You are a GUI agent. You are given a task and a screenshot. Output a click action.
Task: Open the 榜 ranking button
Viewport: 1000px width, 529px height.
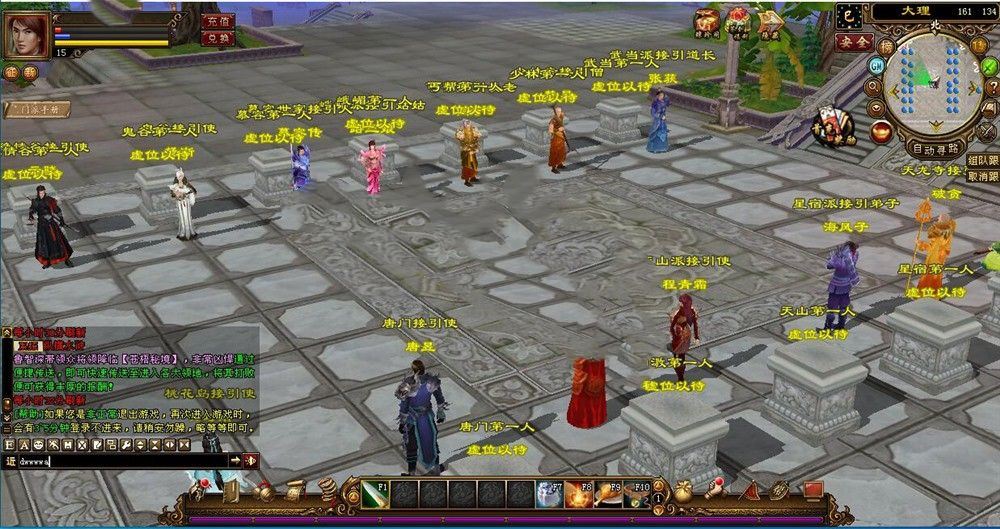(x=886, y=45)
